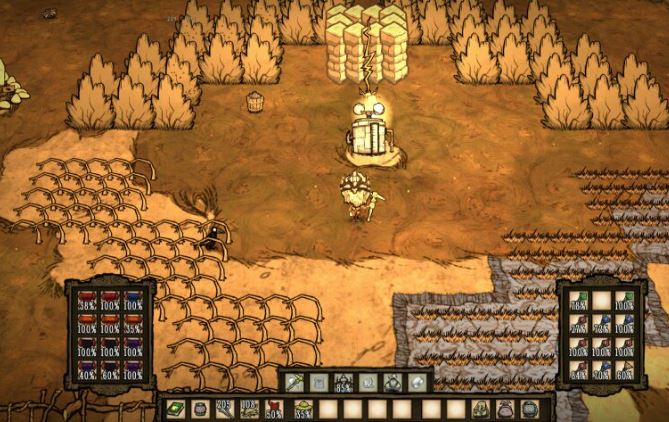Grab the purple item at 40% in left container

tap(86, 369)
